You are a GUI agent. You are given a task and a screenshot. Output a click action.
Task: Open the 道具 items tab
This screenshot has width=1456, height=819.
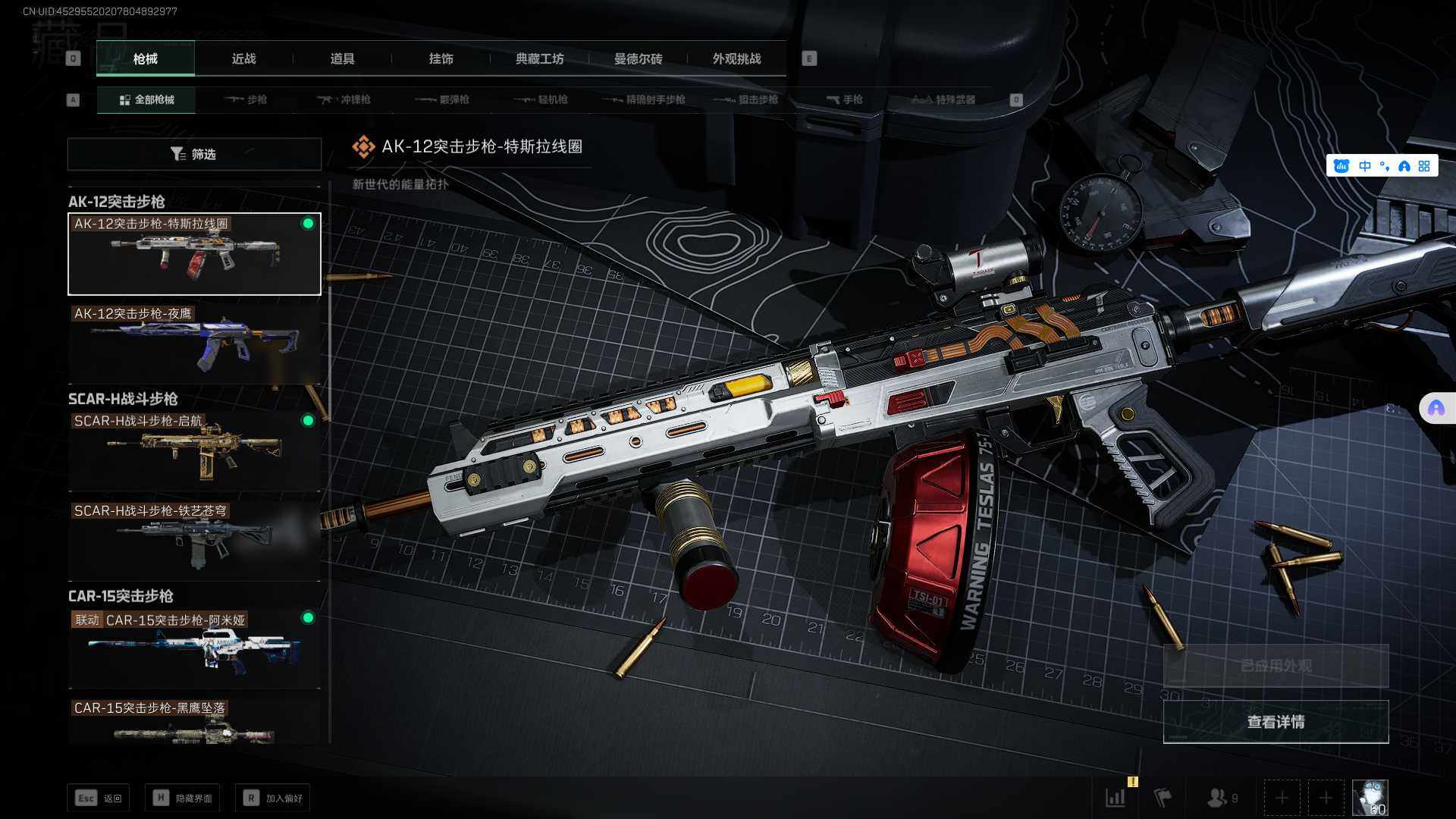coord(342,59)
